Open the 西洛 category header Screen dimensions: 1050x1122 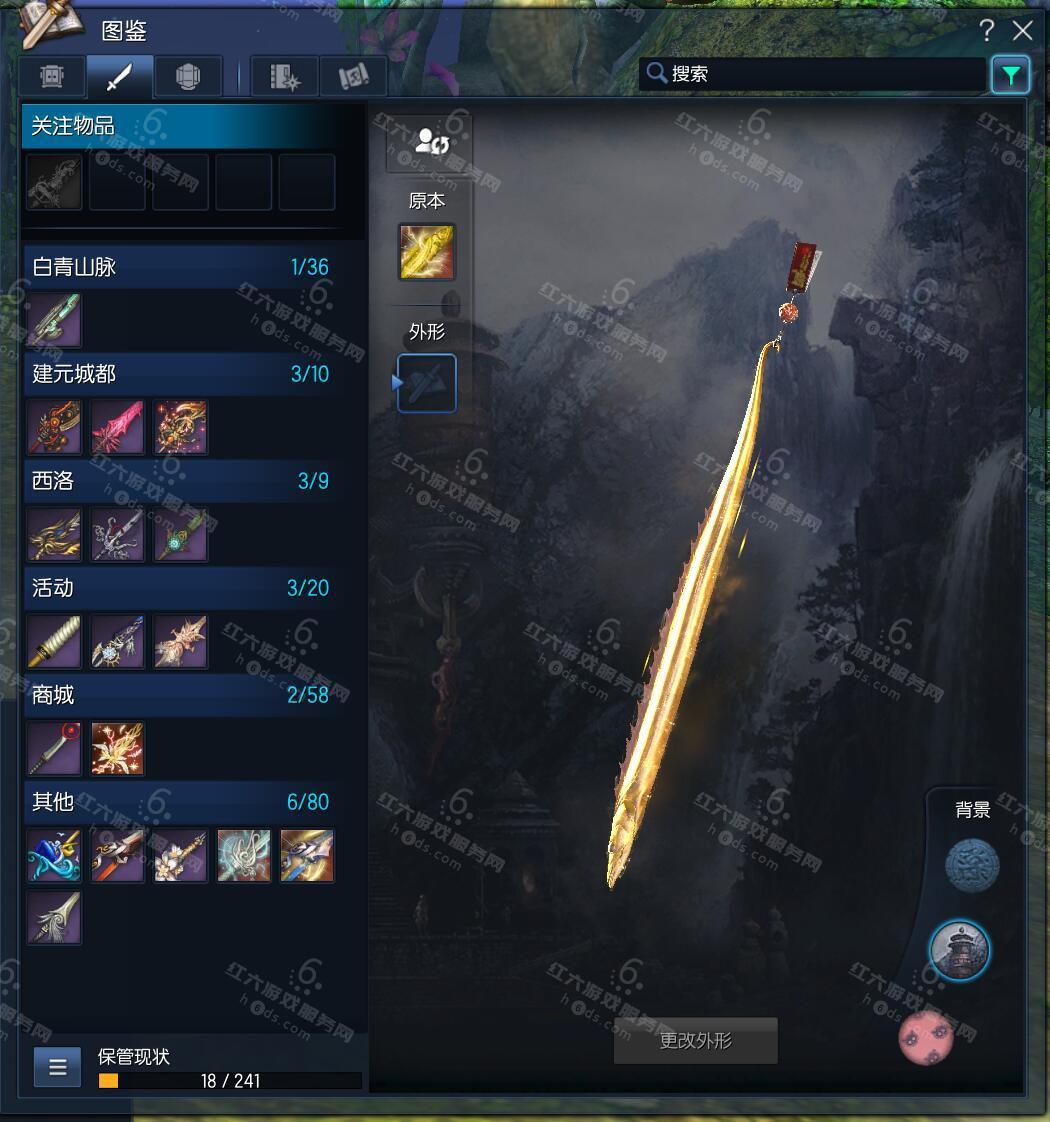[x=180, y=481]
